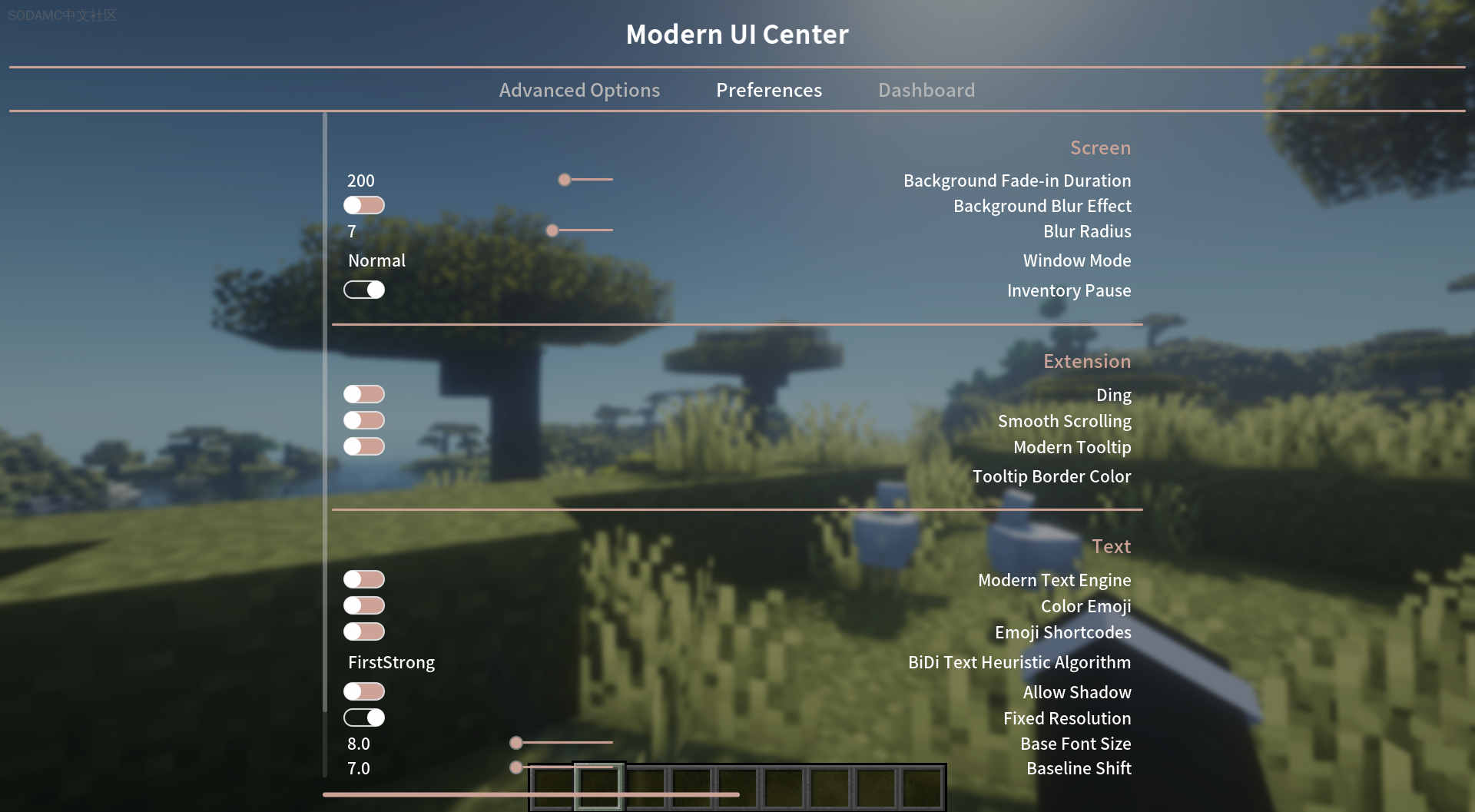Image resolution: width=1475 pixels, height=812 pixels.
Task: Click the Base Font Size slider handle
Action: pyautogui.click(x=516, y=743)
